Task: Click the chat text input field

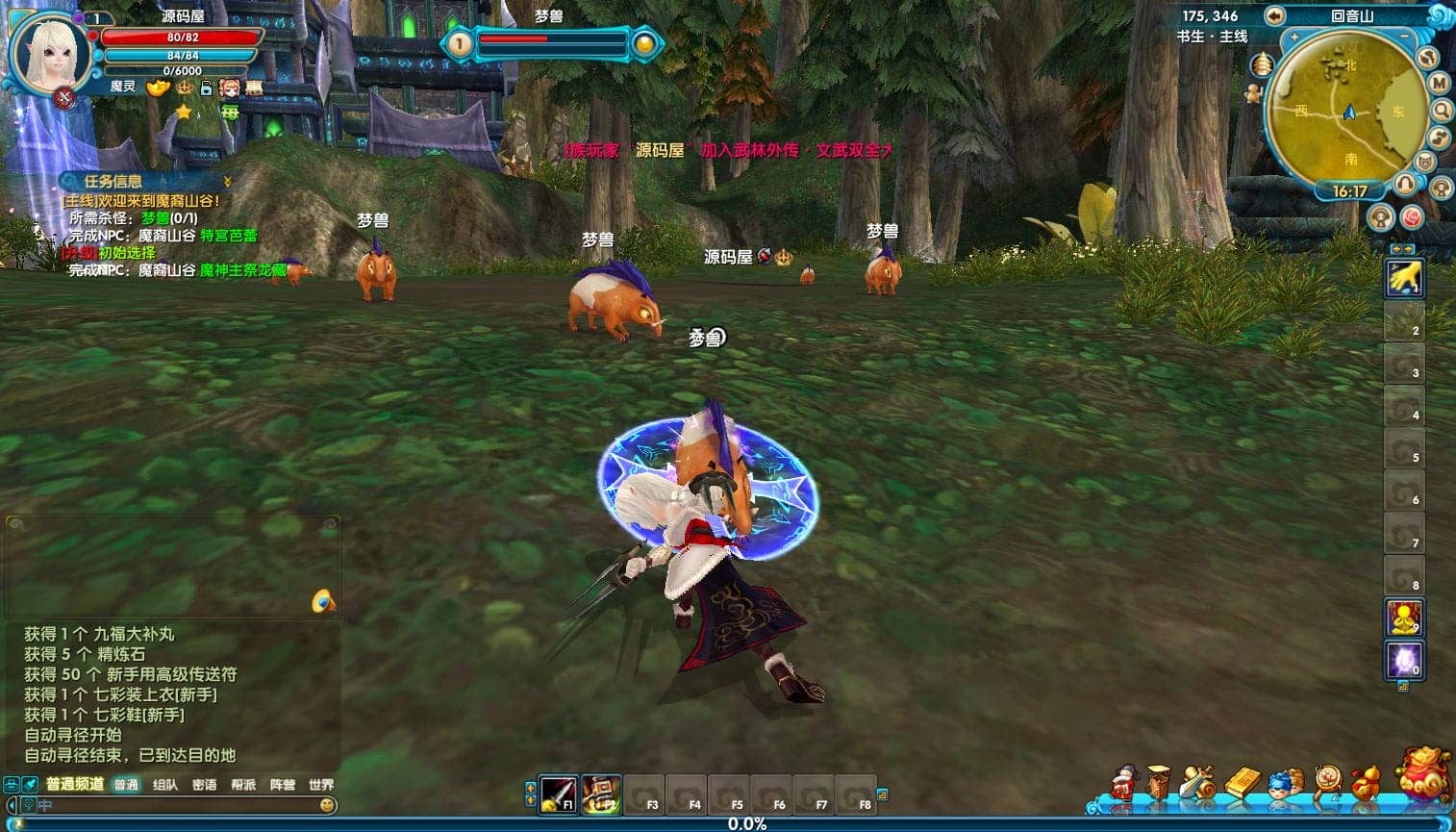Action: pos(173,805)
